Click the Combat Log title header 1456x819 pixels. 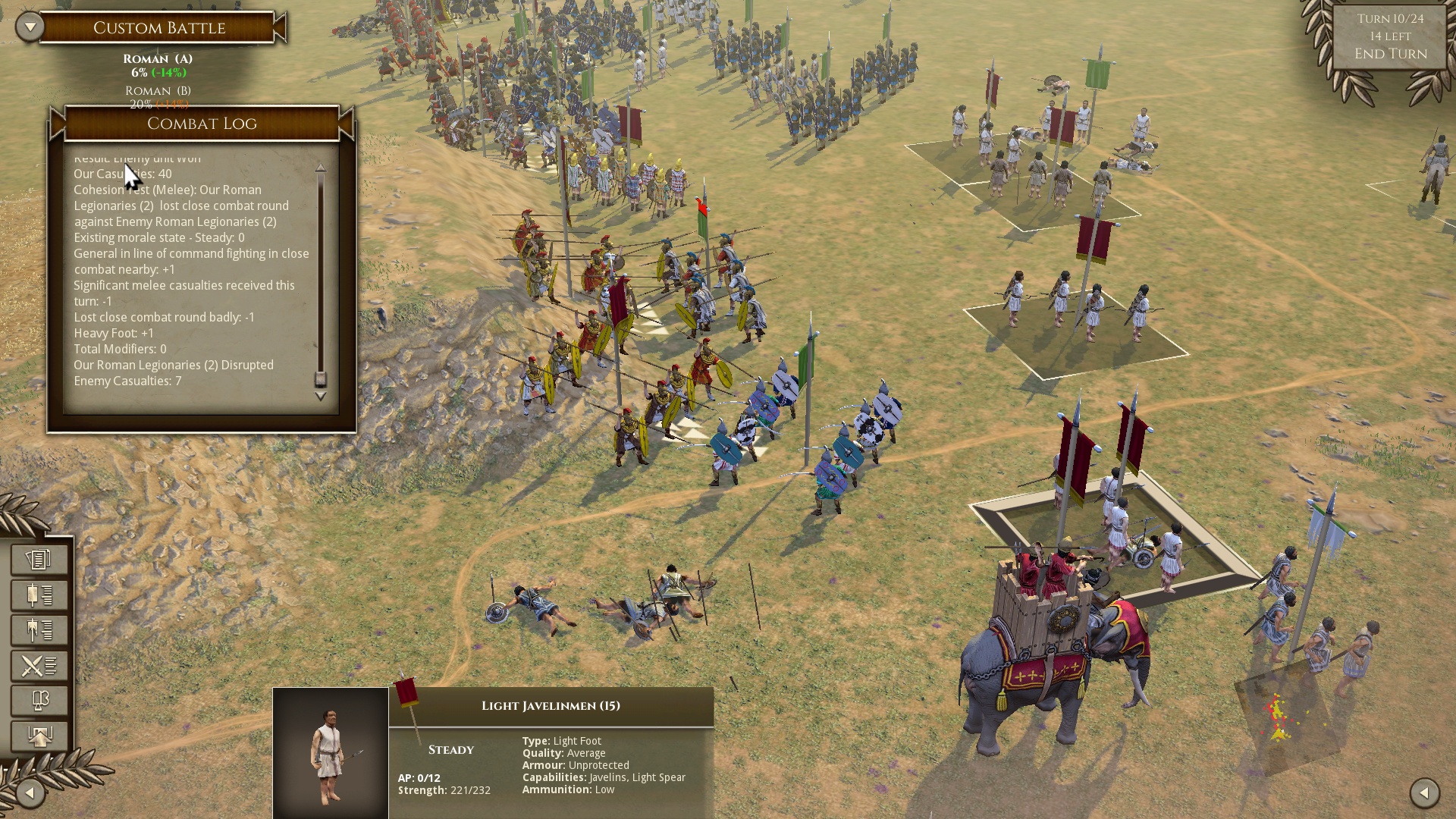[x=202, y=124]
